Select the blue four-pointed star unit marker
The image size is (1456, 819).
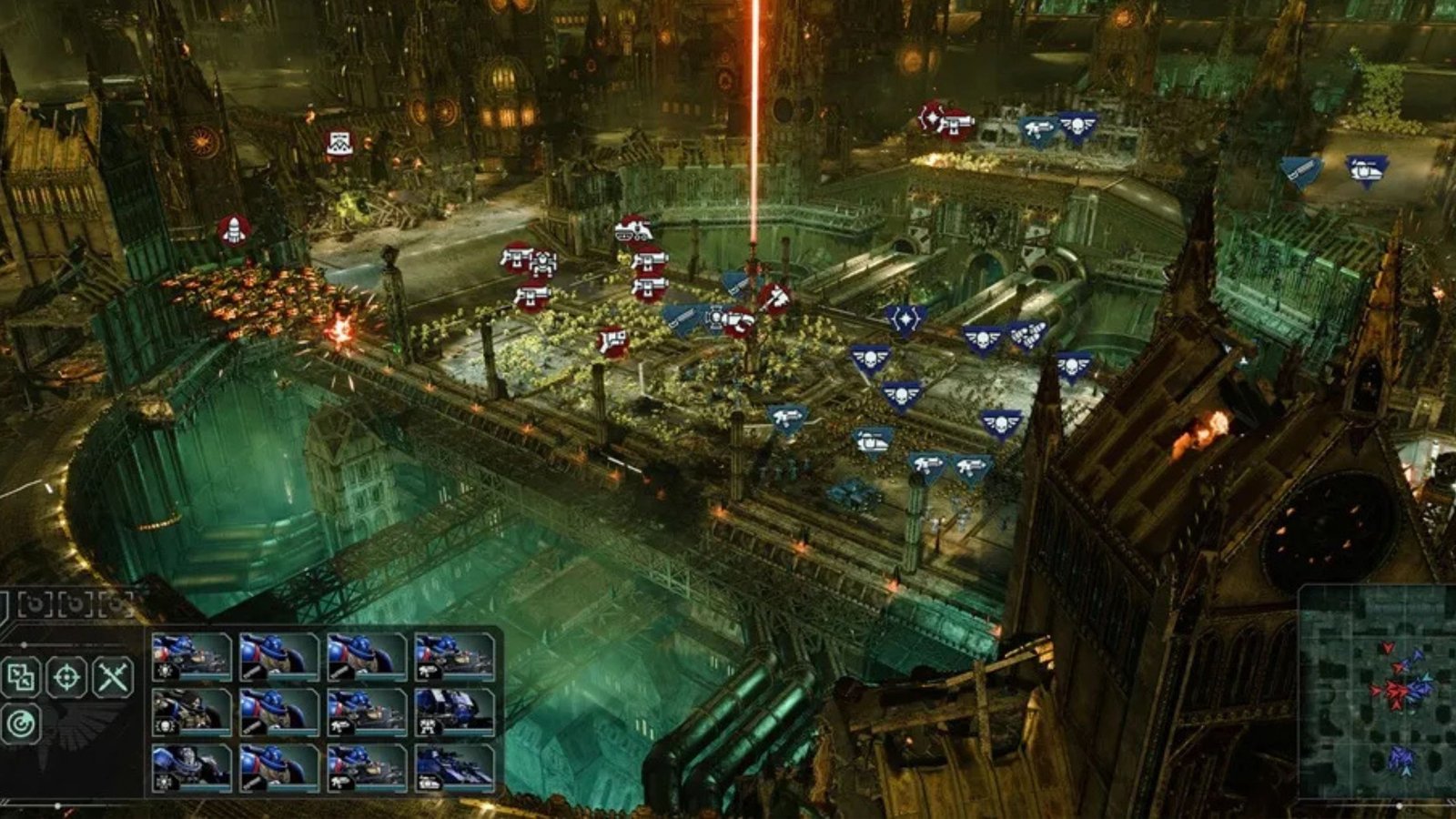pyautogui.click(x=905, y=318)
